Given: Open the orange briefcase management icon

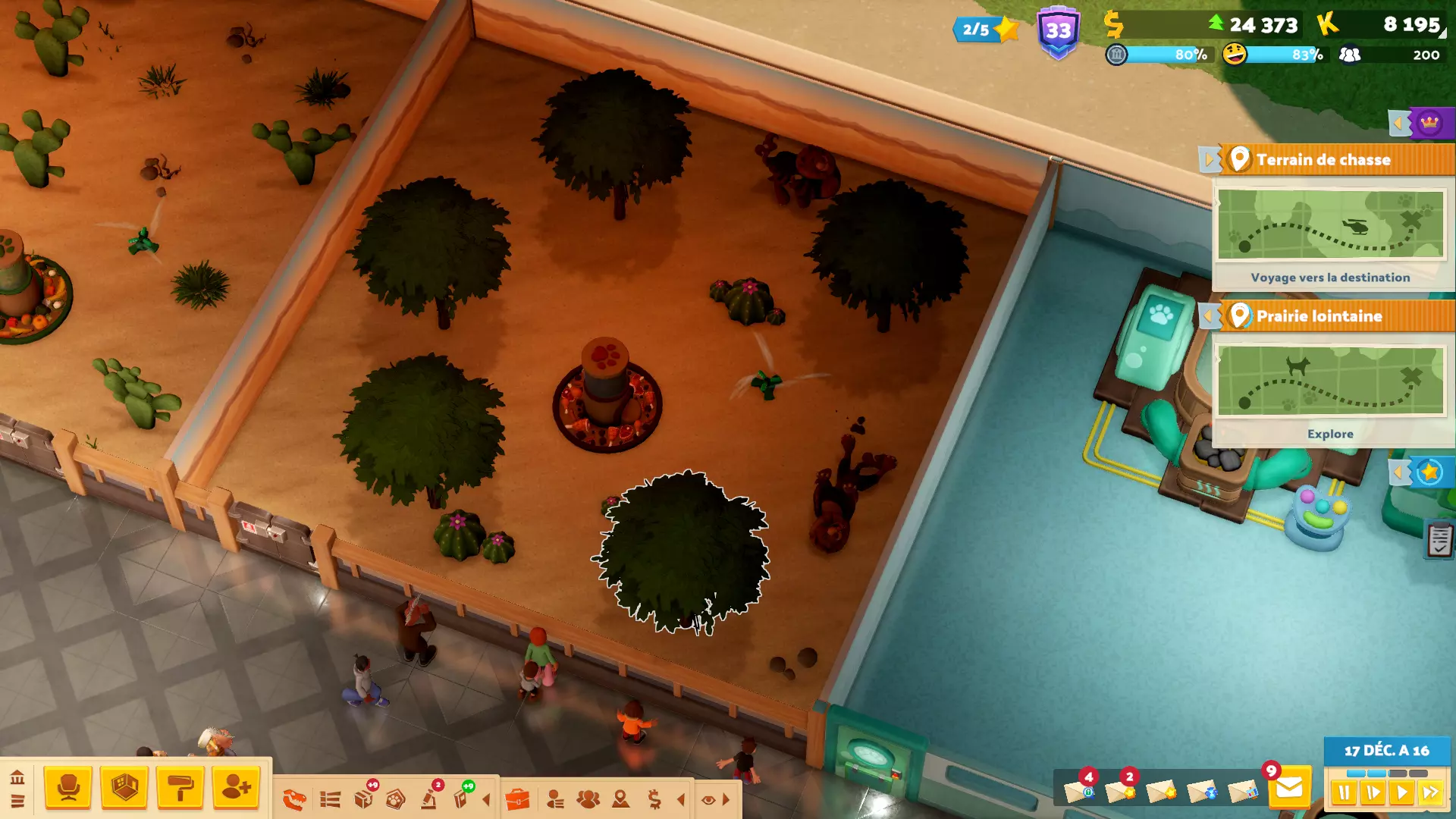Looking at the screenshot, I should 517,799.
